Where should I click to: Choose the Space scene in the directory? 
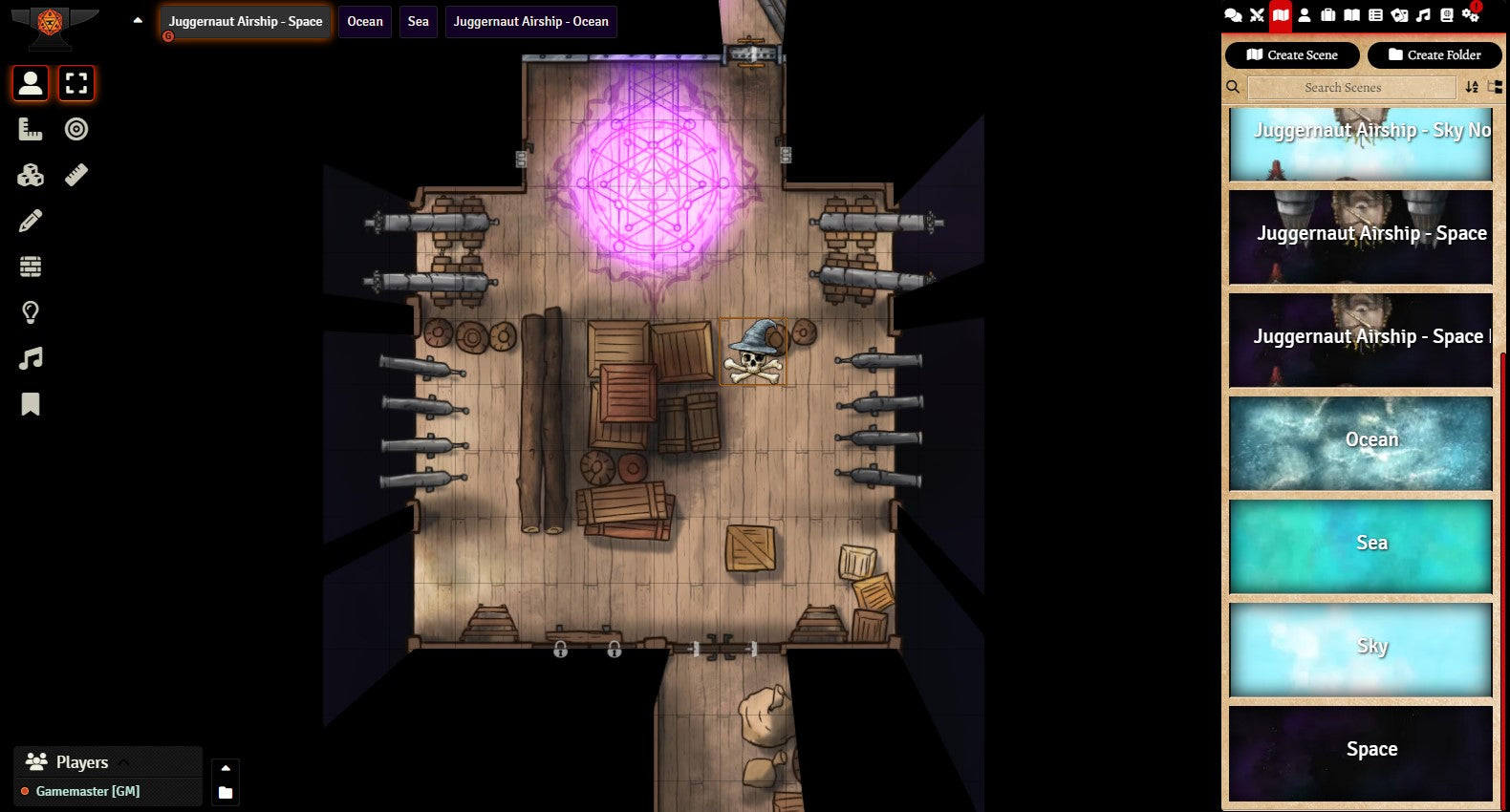(x=1360, y=752)
